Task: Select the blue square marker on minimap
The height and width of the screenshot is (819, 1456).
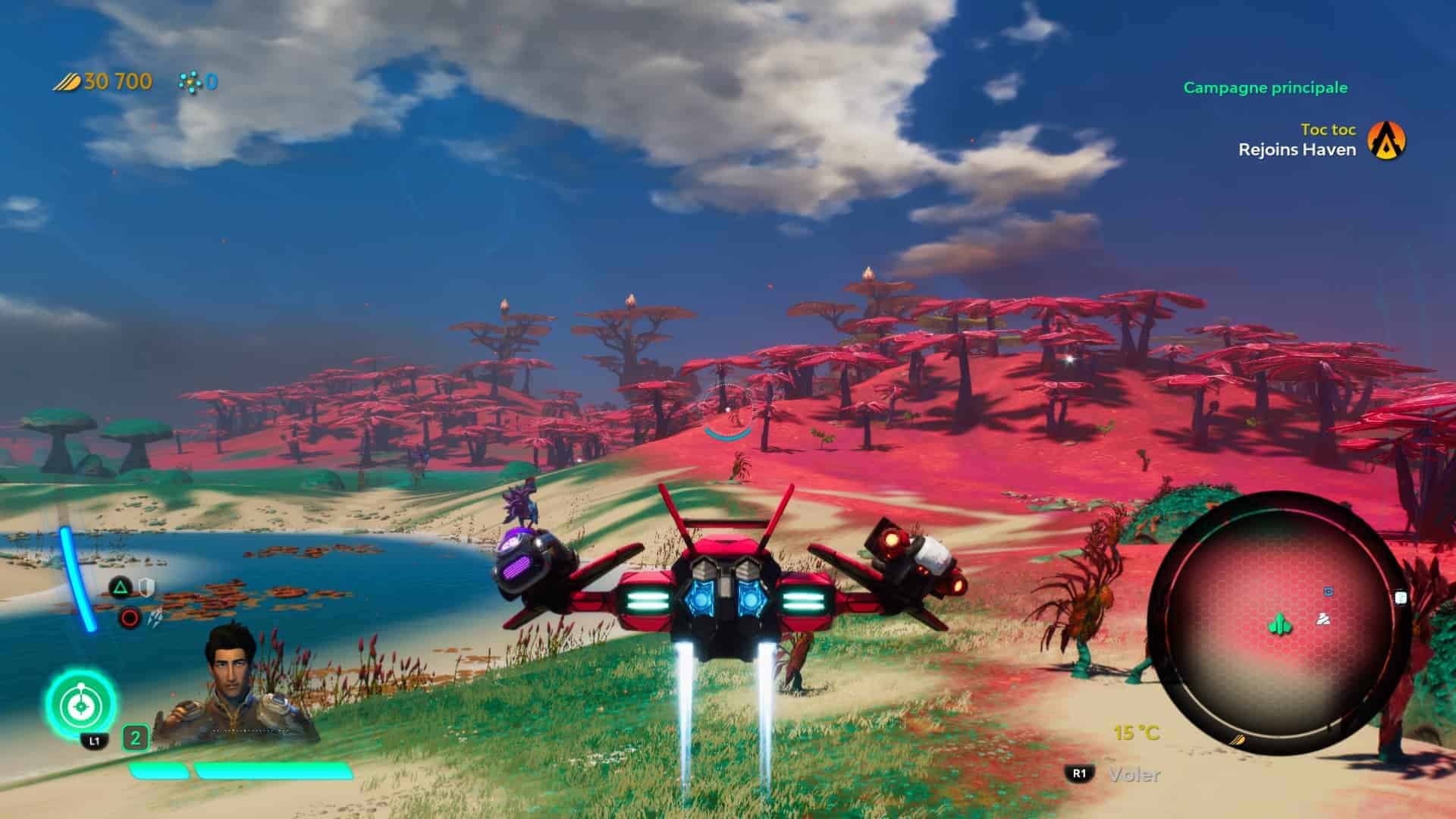Action: click(1328, 591)
